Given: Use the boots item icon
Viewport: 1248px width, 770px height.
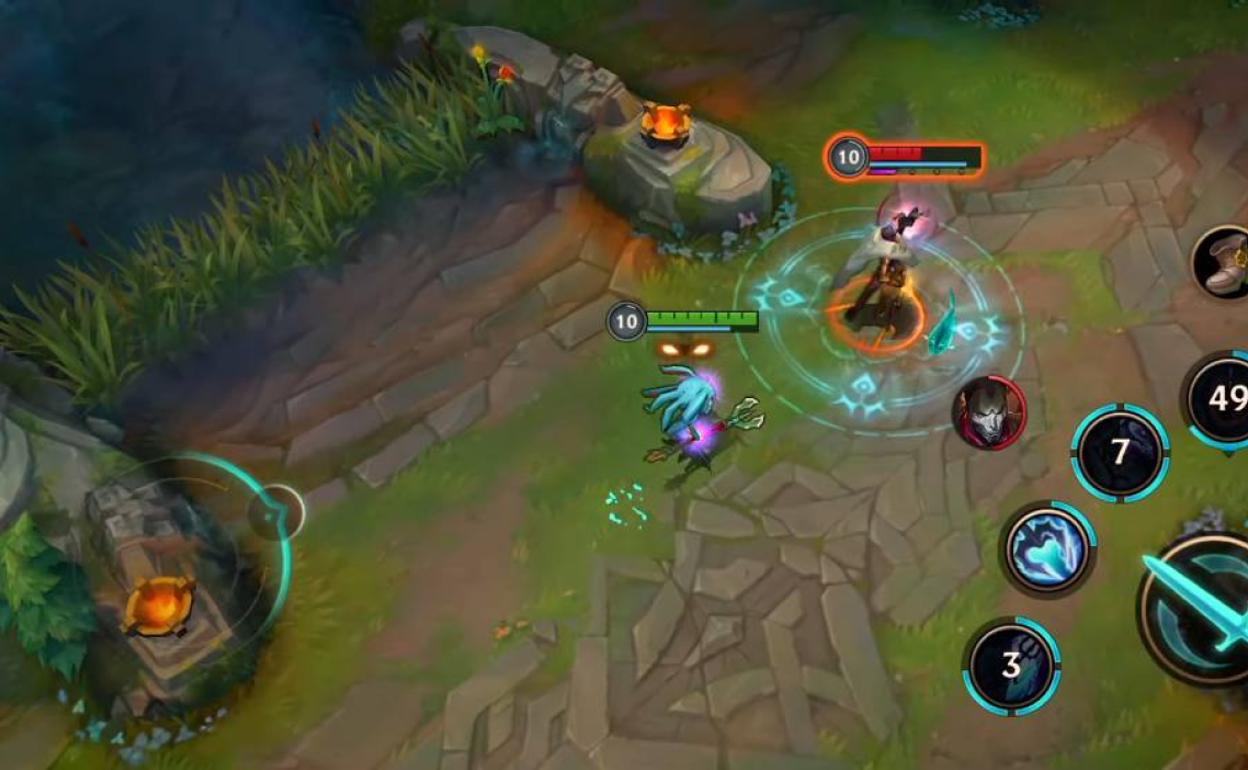Looking at the screenshot, I should tap(1226, 263).
